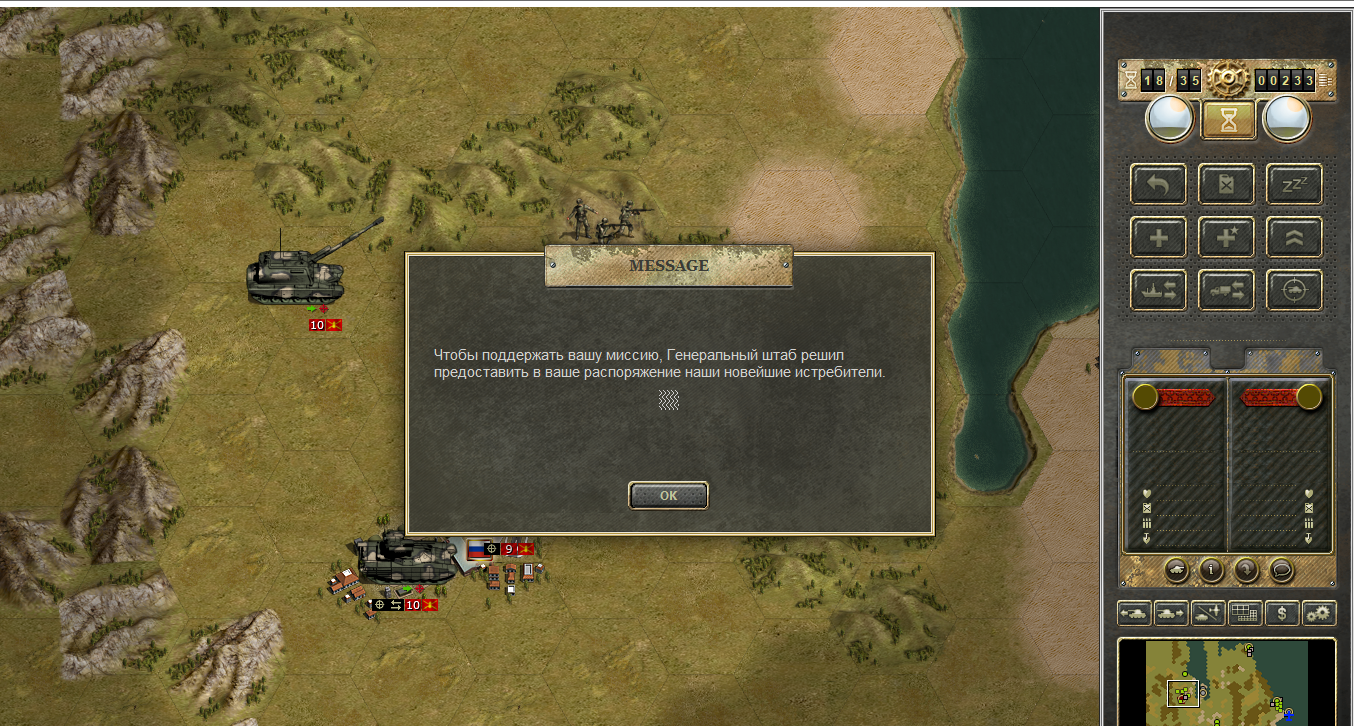
Task: Upgrade the unit with the chevrons button
Action: 1294,237
